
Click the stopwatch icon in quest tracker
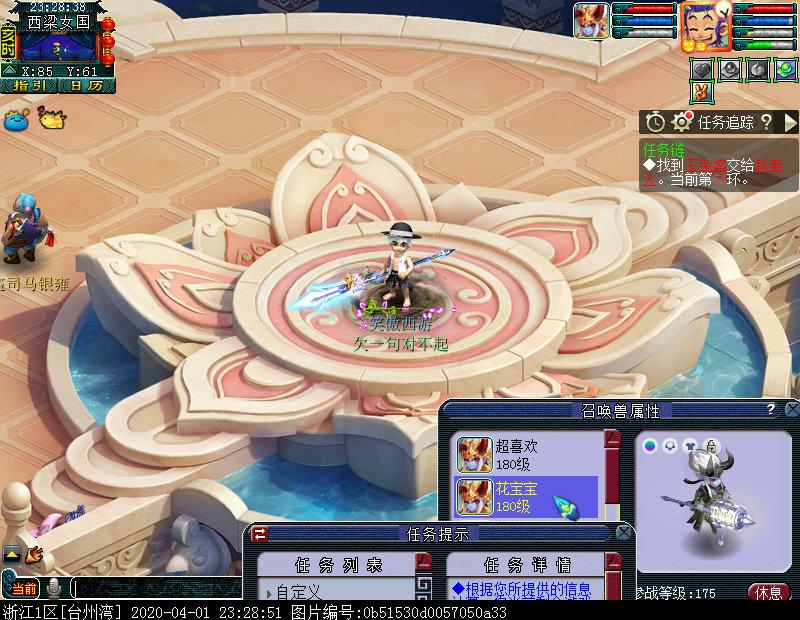pyautogui.click(x=655, y=122)
